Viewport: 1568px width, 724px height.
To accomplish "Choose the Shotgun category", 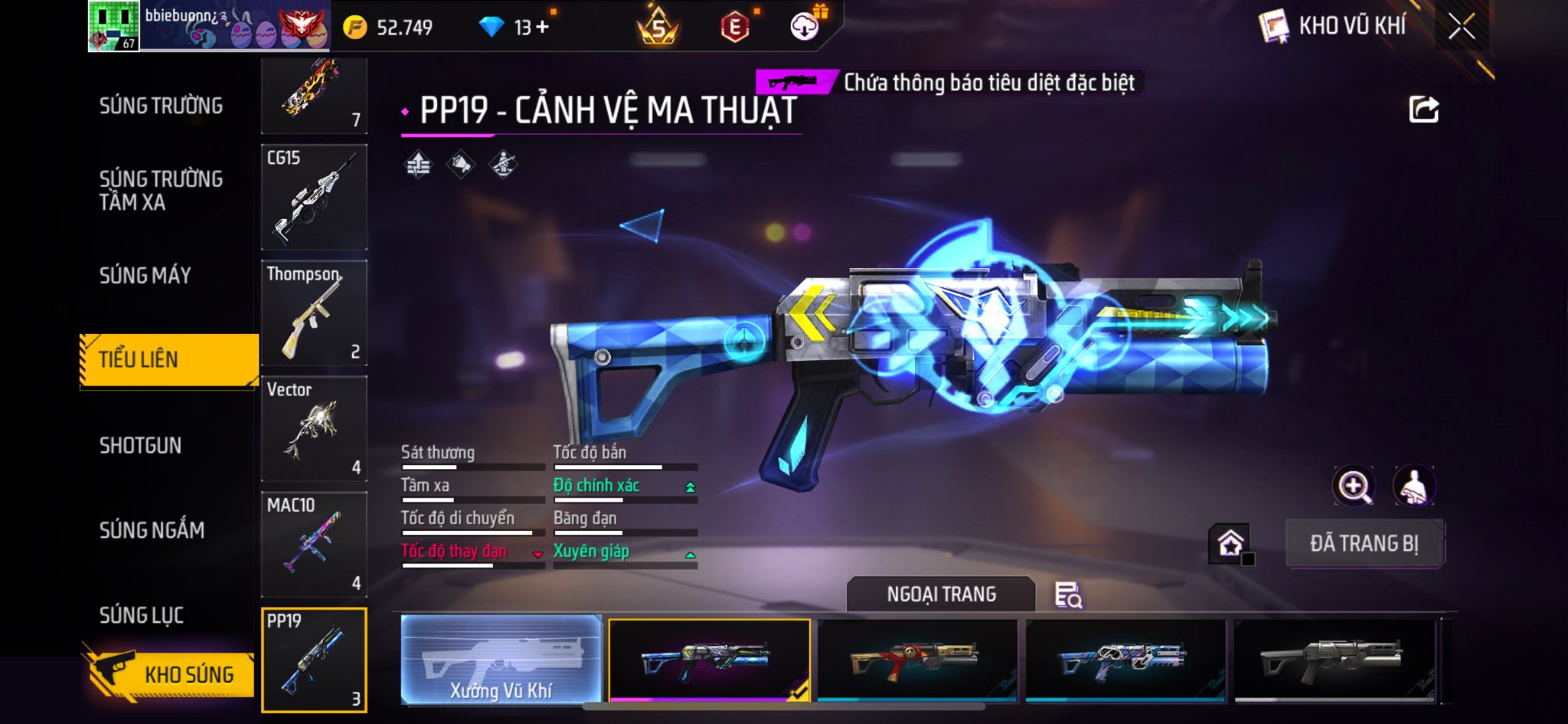I will click(x=141, y=445).
